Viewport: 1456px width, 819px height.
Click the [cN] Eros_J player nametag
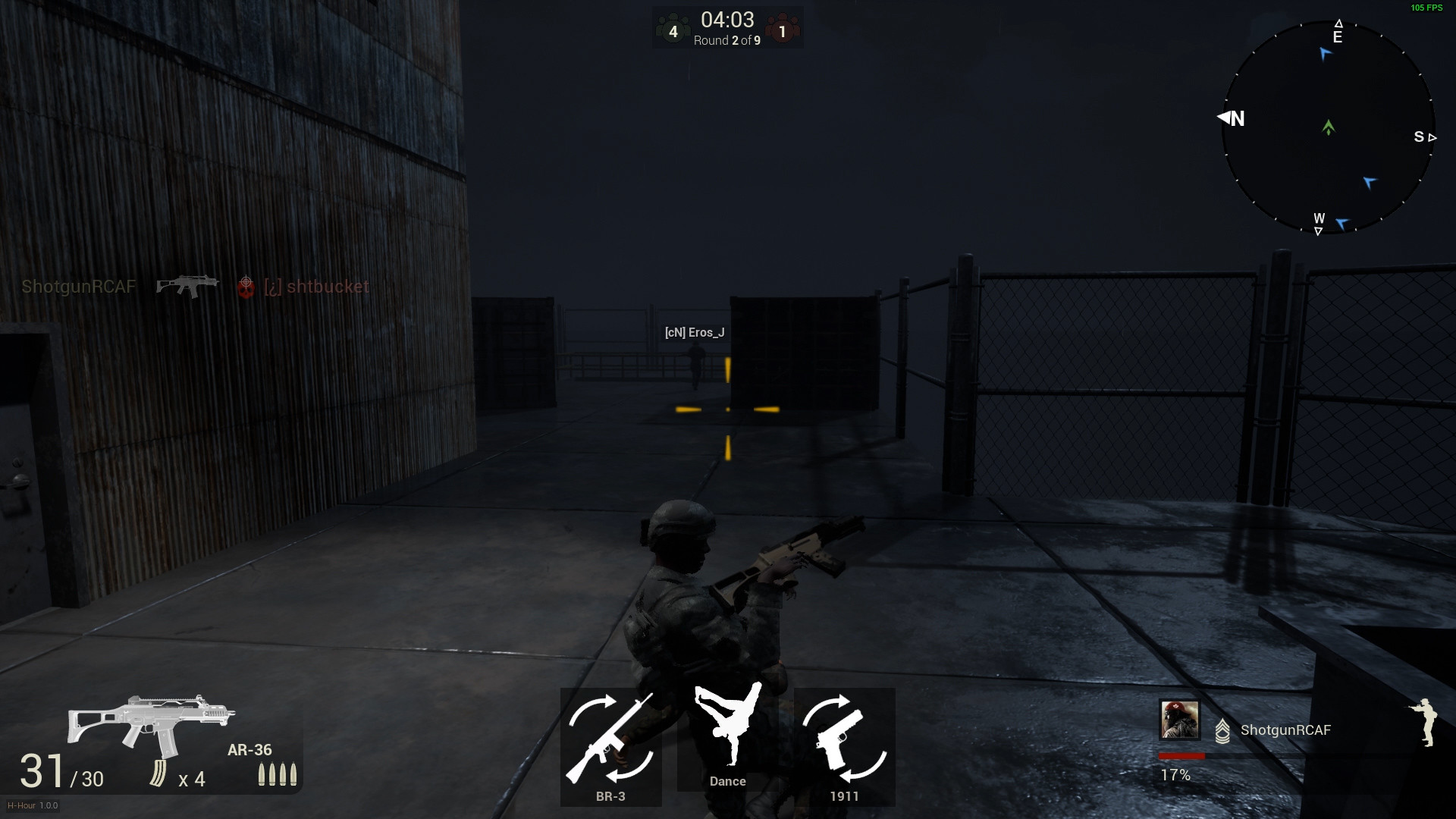click(x=694, y=331)
